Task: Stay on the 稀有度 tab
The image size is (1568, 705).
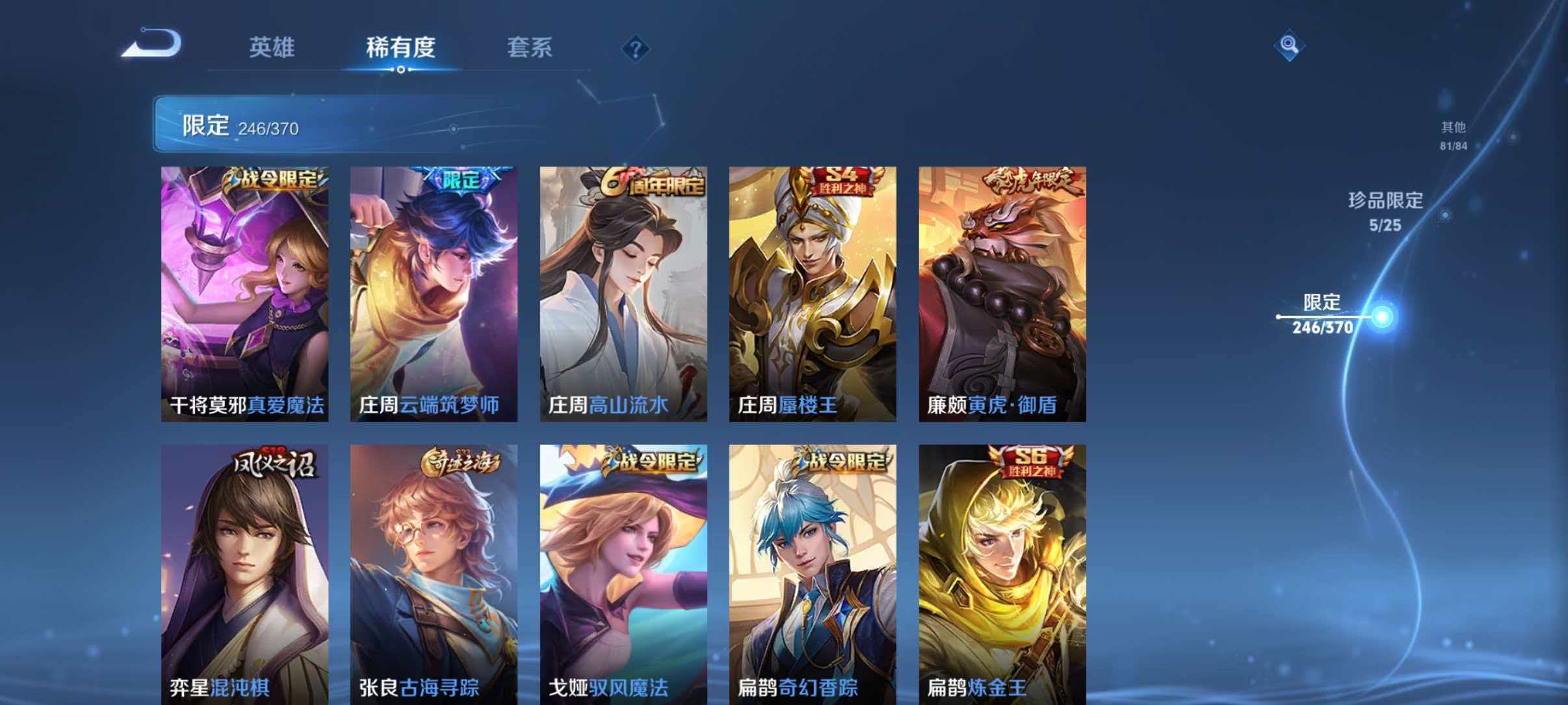Action: 400,47
